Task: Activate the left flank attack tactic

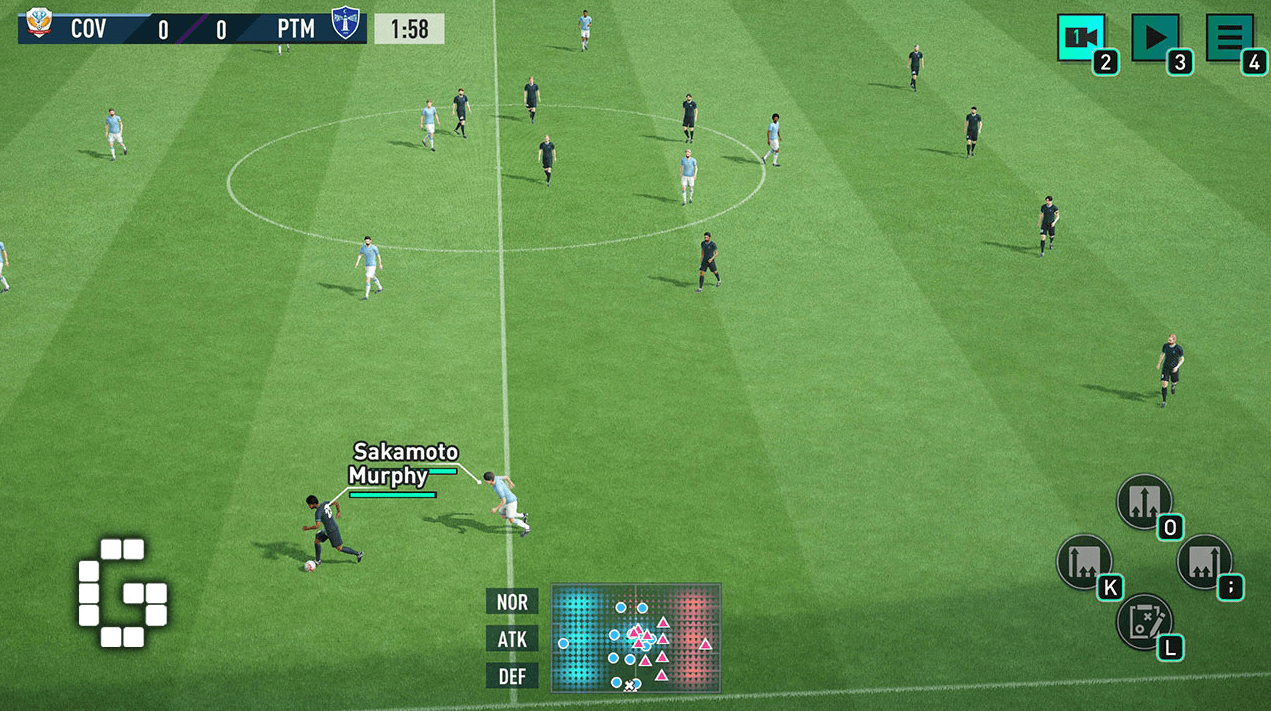Action: click(1084, 561)
